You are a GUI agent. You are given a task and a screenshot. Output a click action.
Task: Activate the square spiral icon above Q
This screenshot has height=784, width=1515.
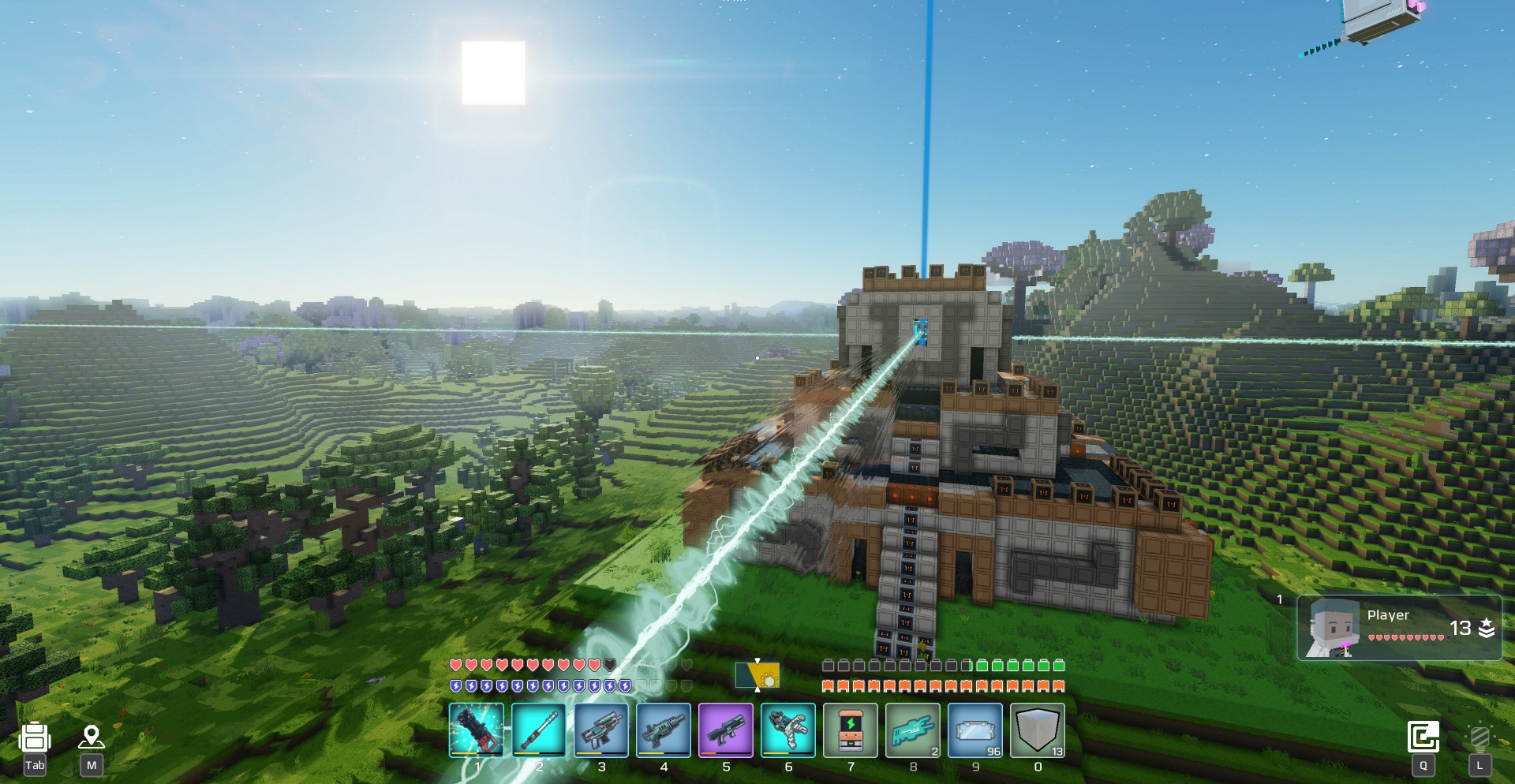[1423, 737]
